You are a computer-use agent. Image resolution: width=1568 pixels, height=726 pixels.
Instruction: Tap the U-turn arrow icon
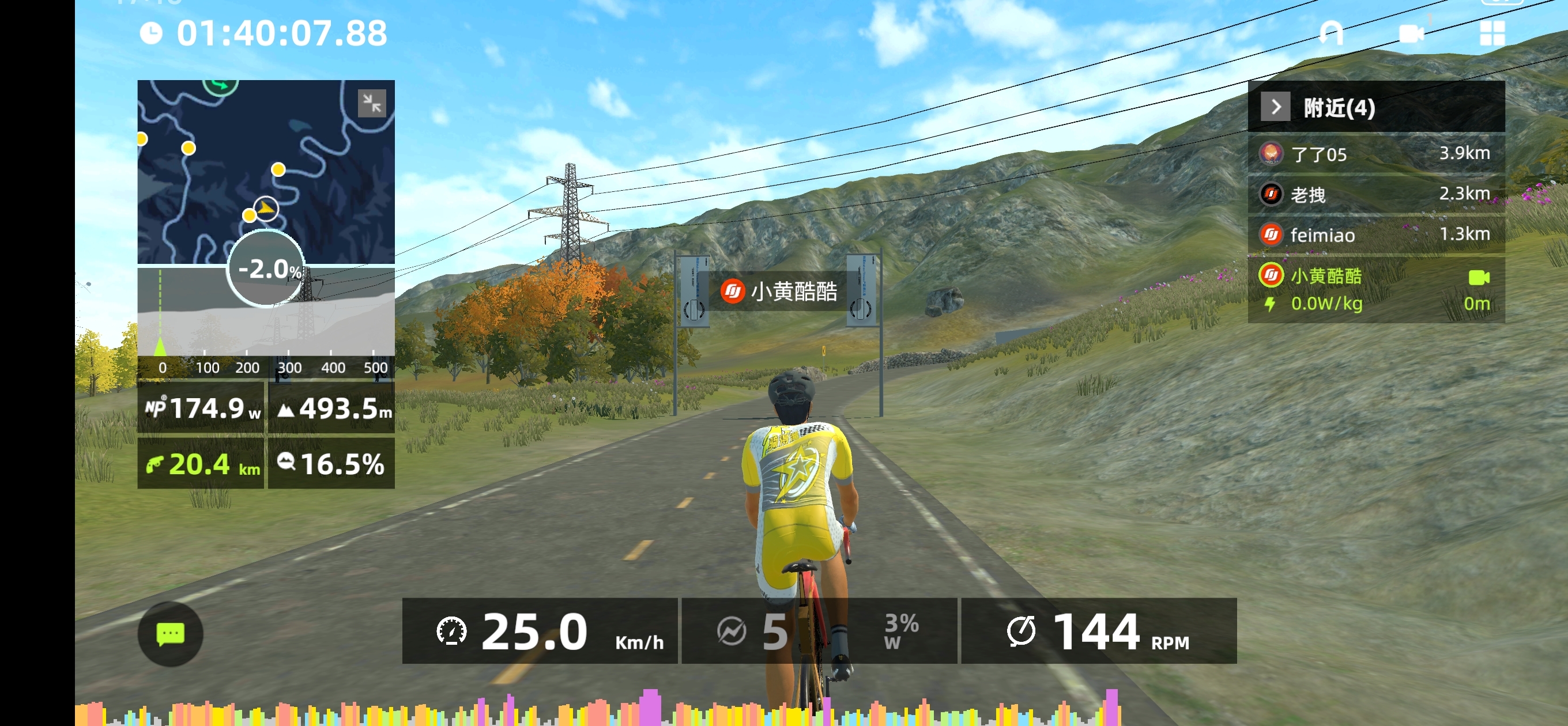tap(1330, 33)
